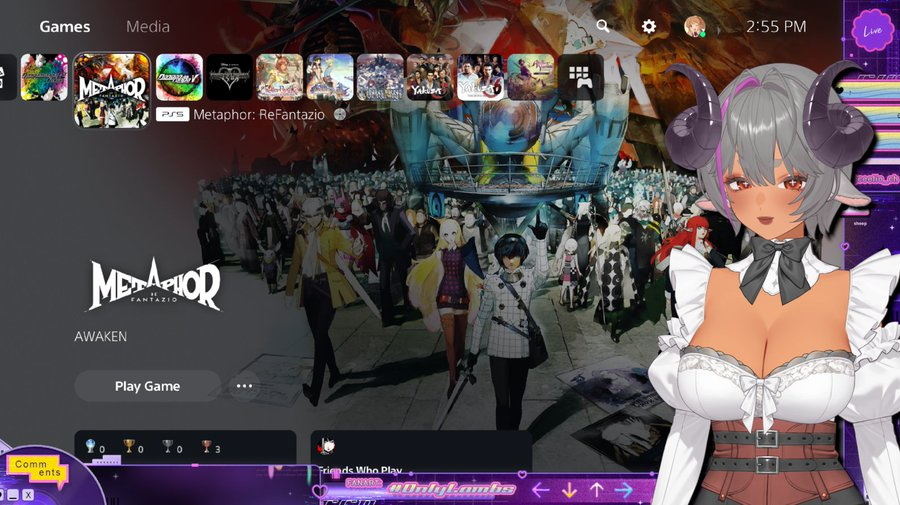Open the Game Library grid icon

point(580,77)
